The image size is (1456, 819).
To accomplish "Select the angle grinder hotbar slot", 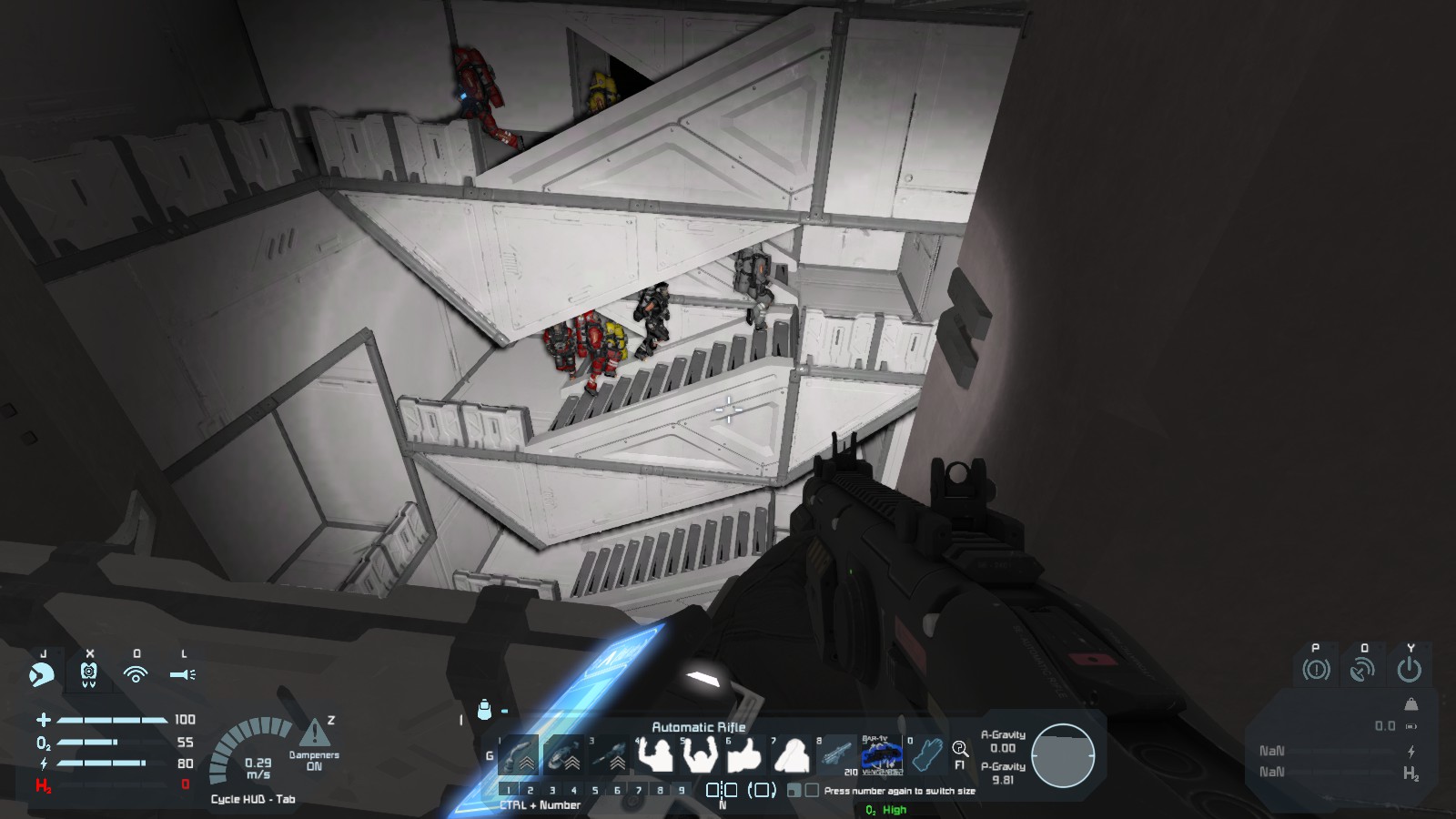I will coord(564,754).
